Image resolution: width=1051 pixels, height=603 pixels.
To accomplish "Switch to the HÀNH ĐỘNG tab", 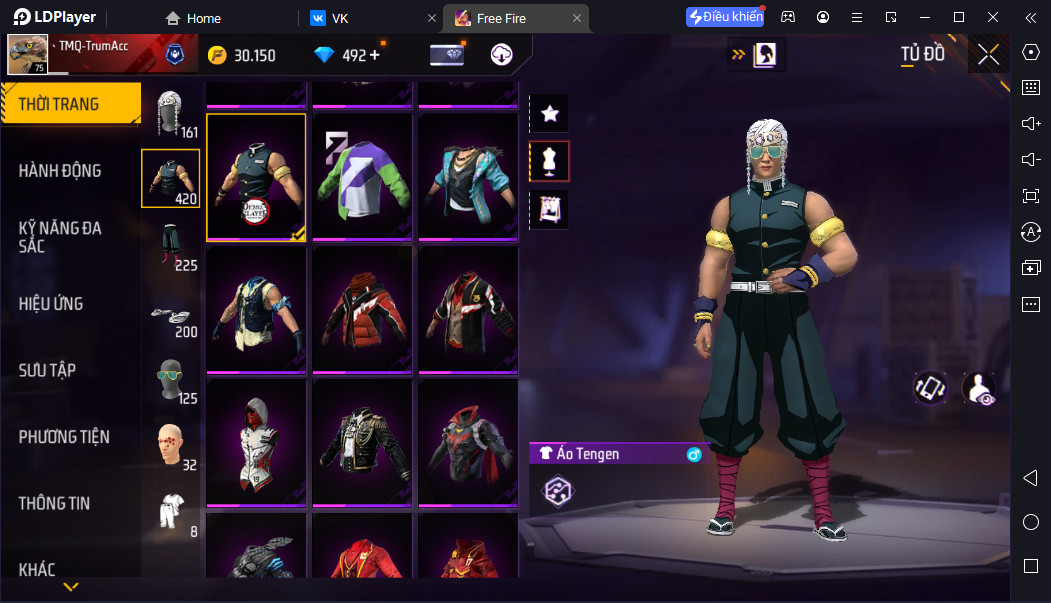I will click(60, 171).
